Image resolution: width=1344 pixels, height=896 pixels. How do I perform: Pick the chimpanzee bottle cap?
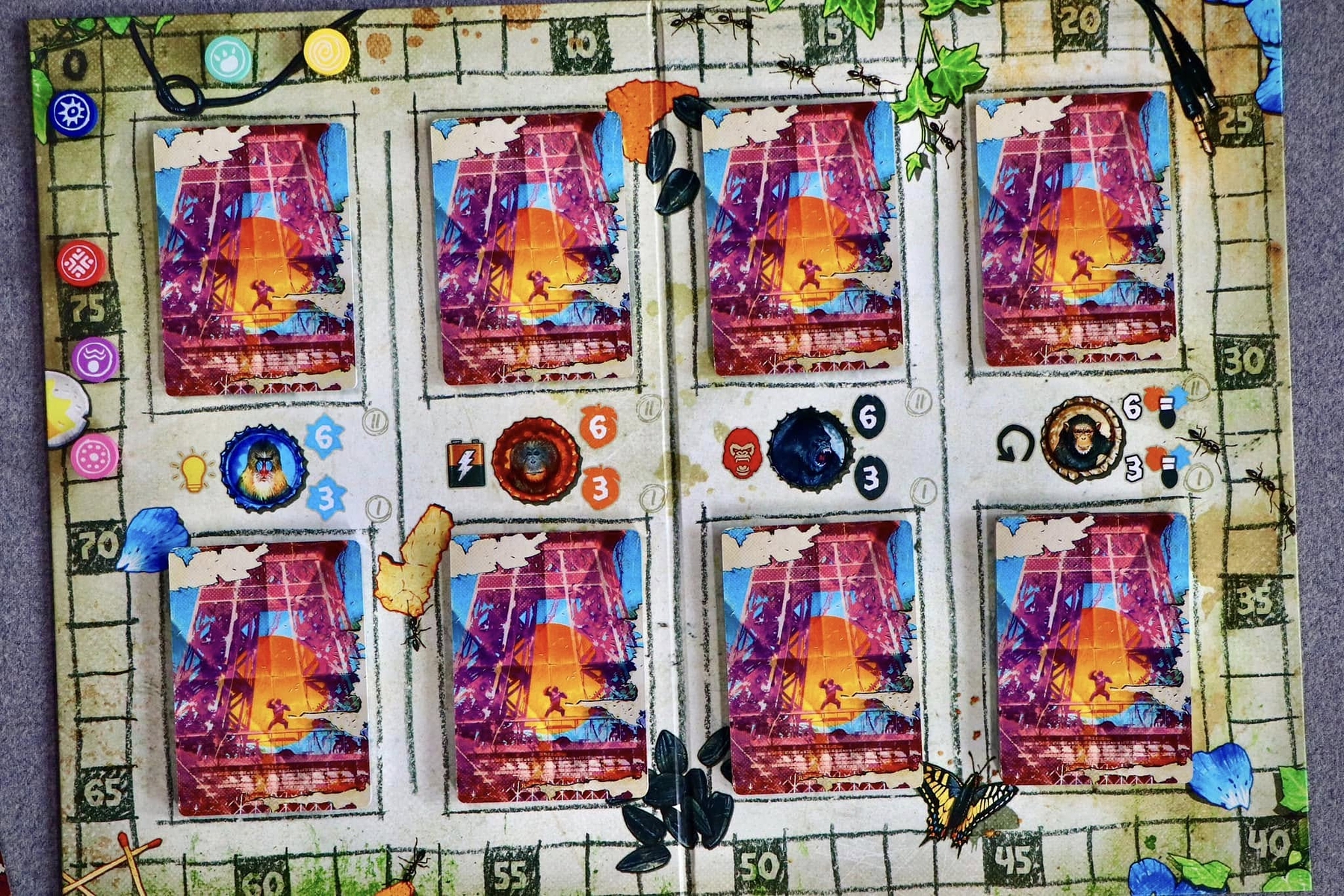click(1081, 440)
